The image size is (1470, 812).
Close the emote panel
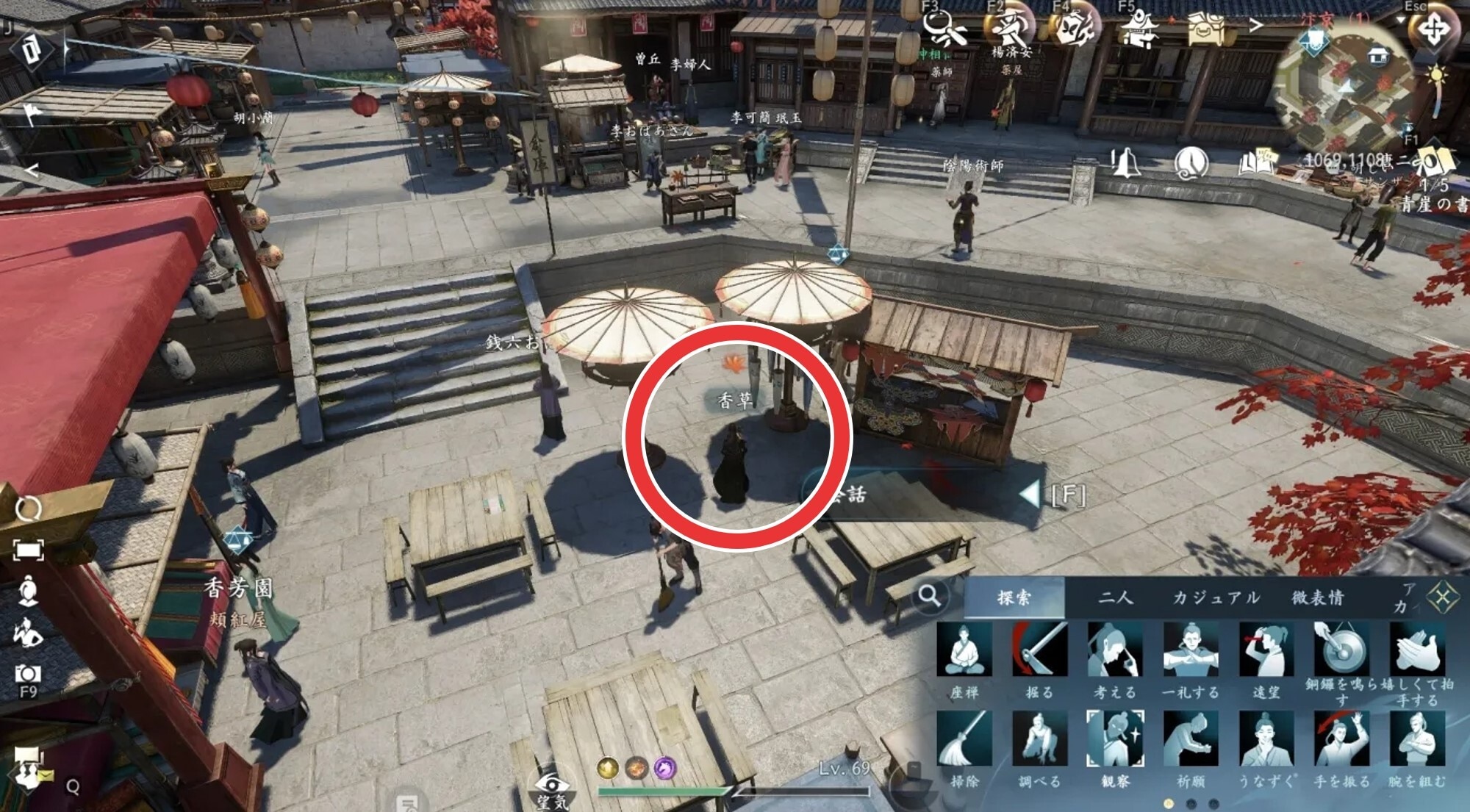tap(1442, 597)
